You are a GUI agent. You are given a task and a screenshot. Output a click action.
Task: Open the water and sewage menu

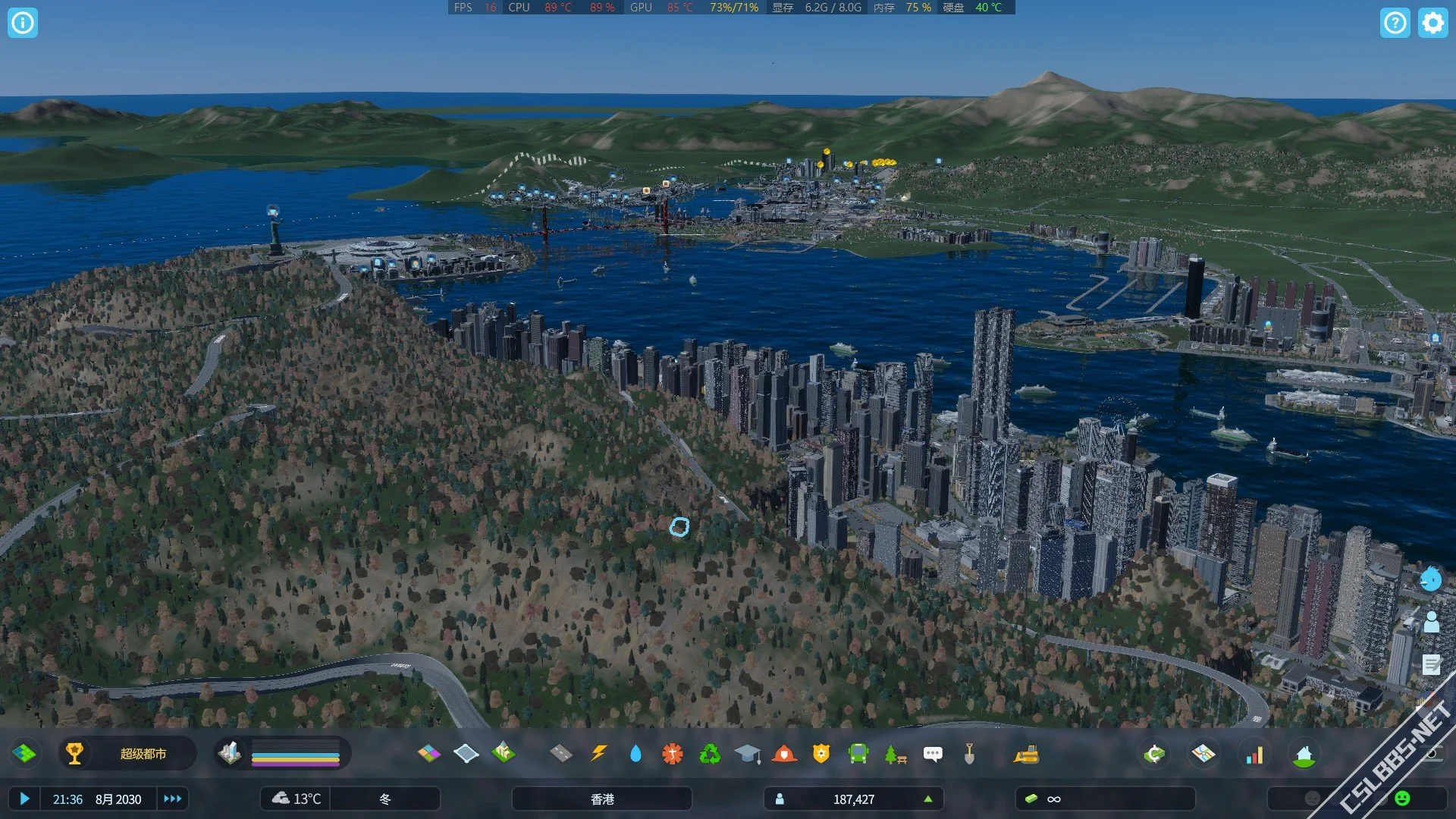635,754
